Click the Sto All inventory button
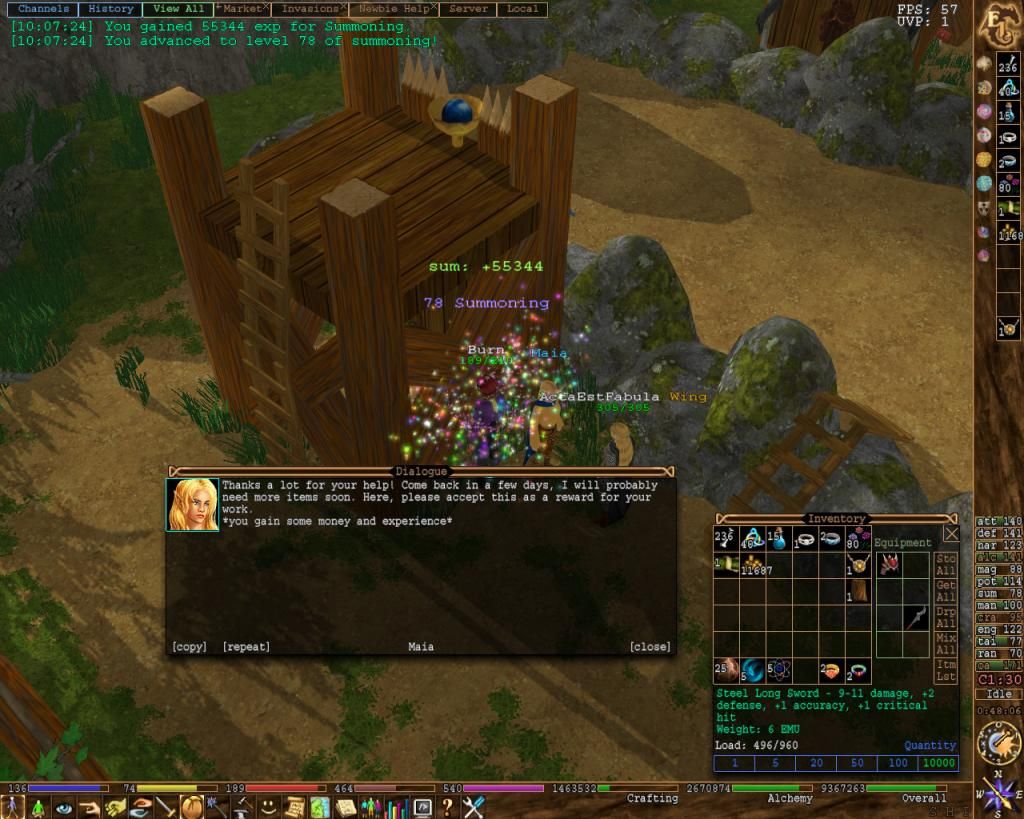 point(945,565)
